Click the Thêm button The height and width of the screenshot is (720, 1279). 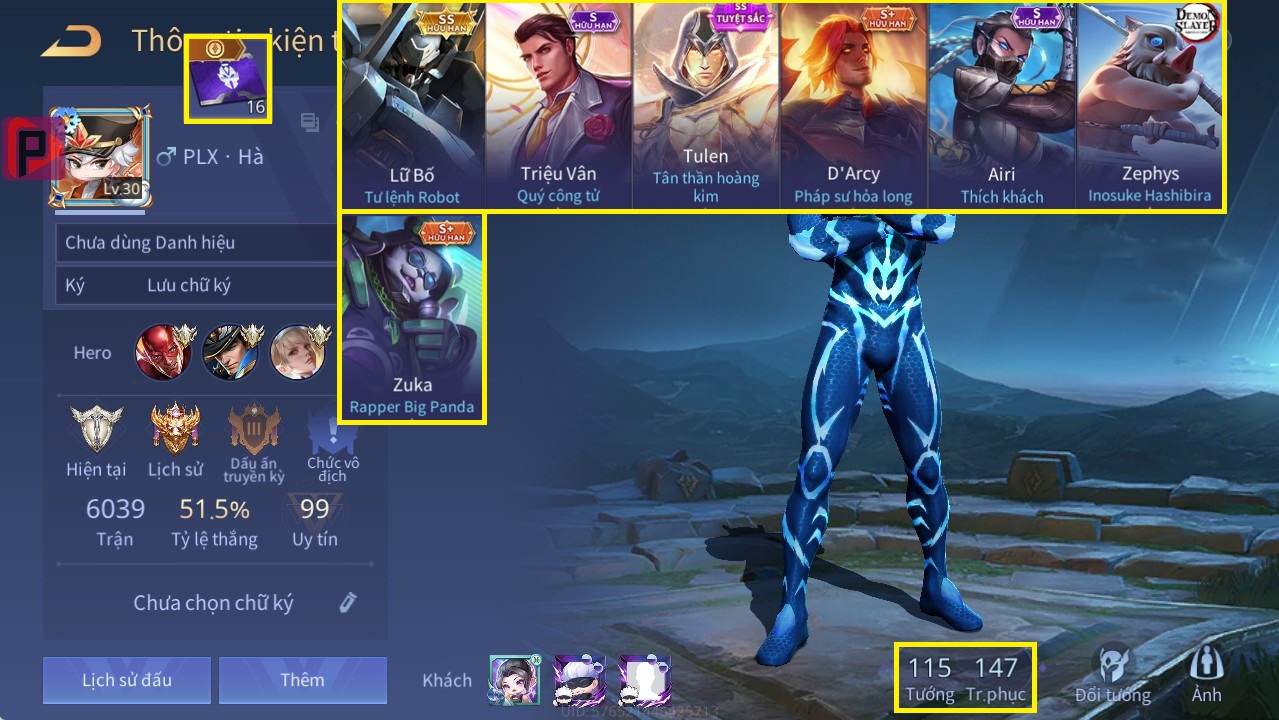point(302,681)
